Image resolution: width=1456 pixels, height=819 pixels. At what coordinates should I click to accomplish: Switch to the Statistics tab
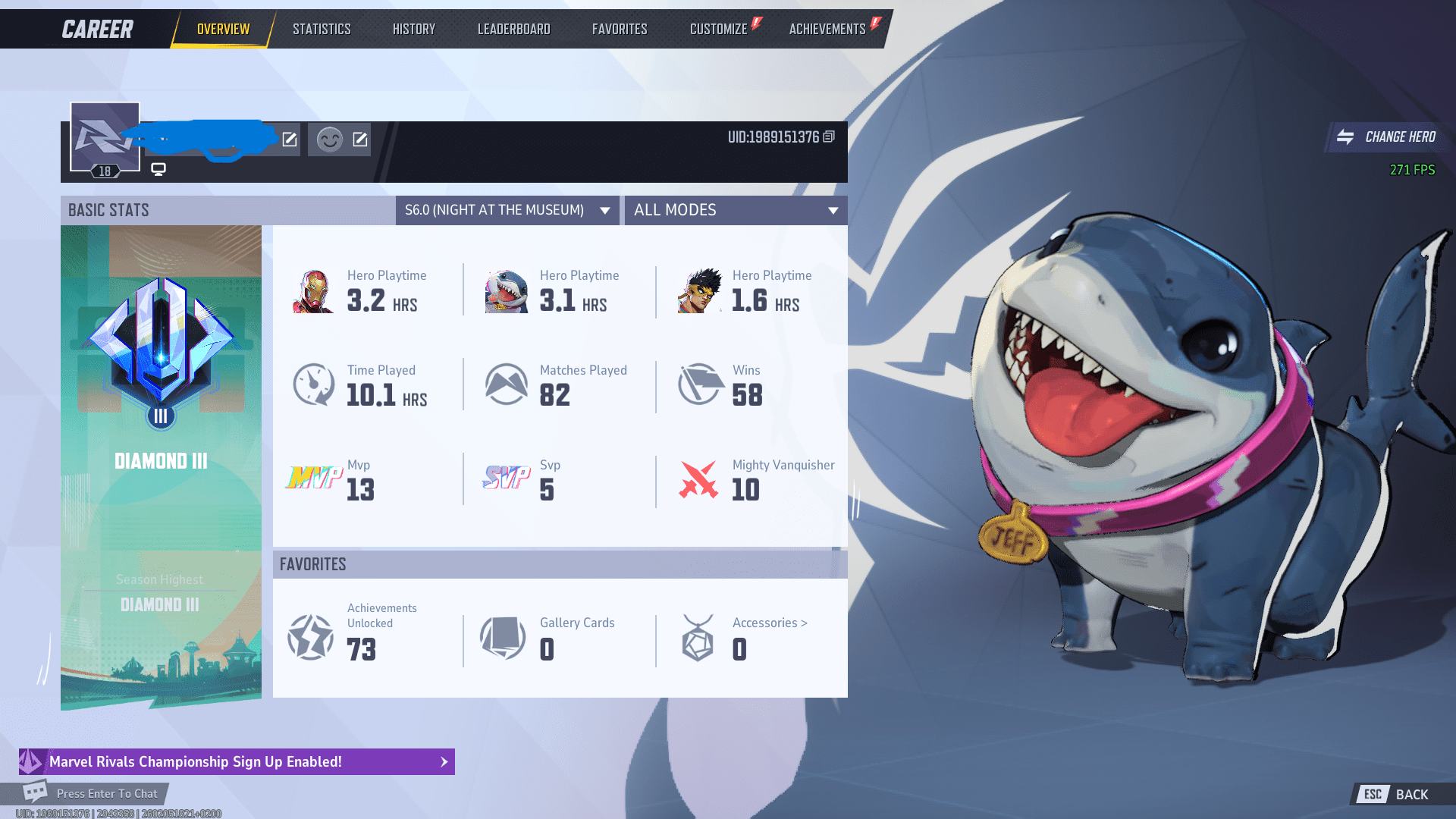click(x=322, y=28)
